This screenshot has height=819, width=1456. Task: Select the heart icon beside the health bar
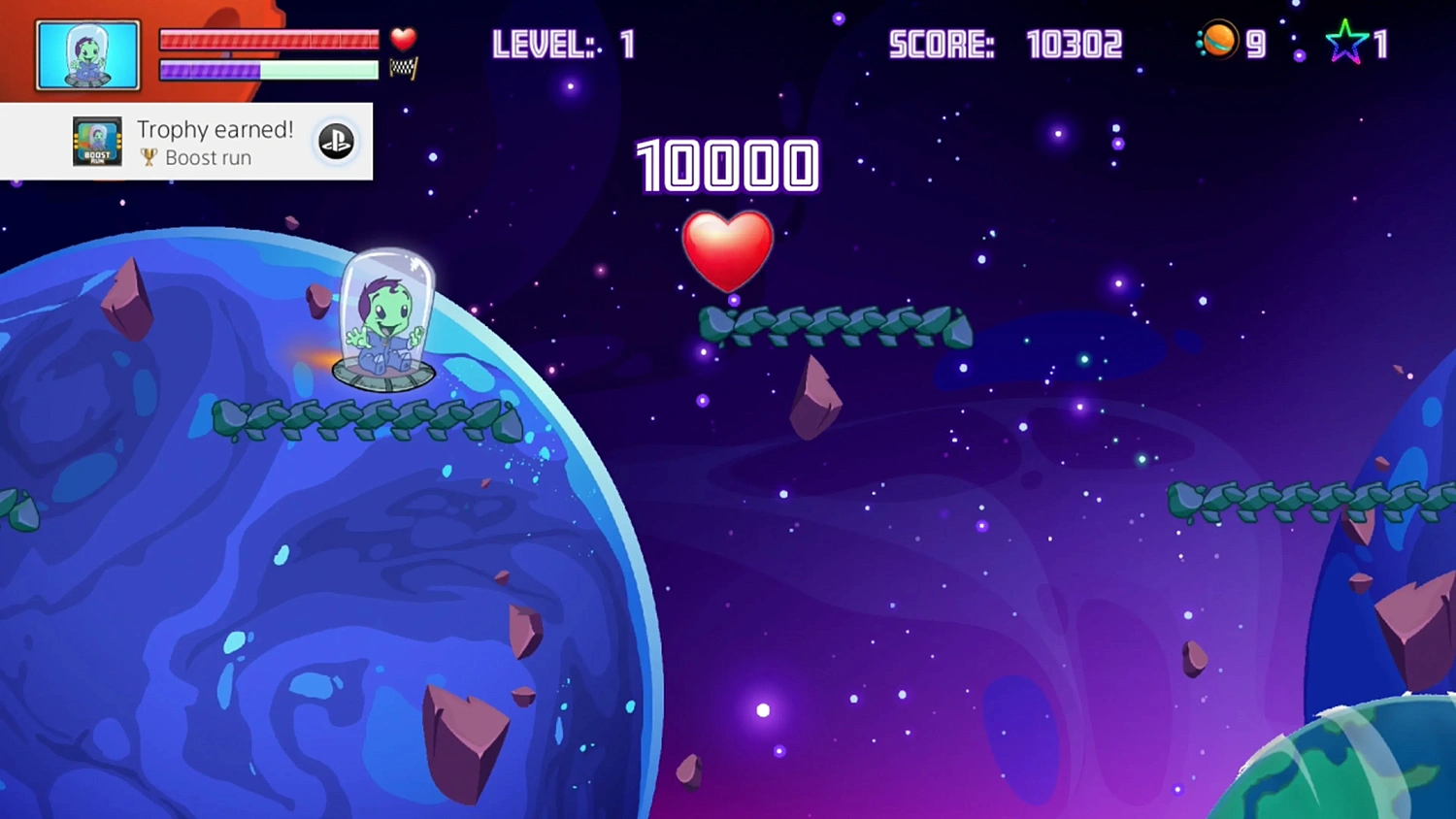click(x=402, y=39)
